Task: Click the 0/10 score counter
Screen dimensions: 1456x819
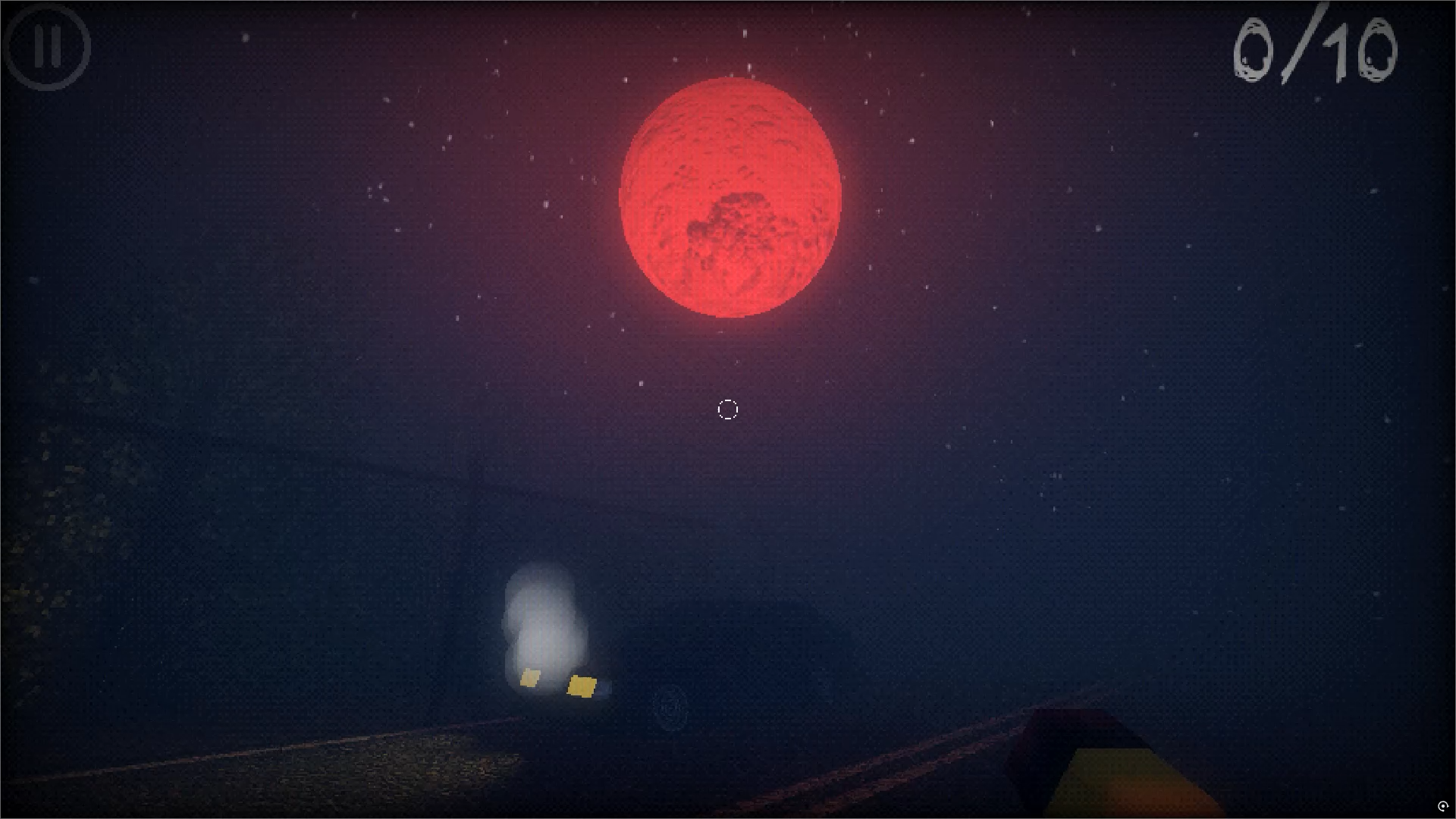Action: click(1316, 49)
